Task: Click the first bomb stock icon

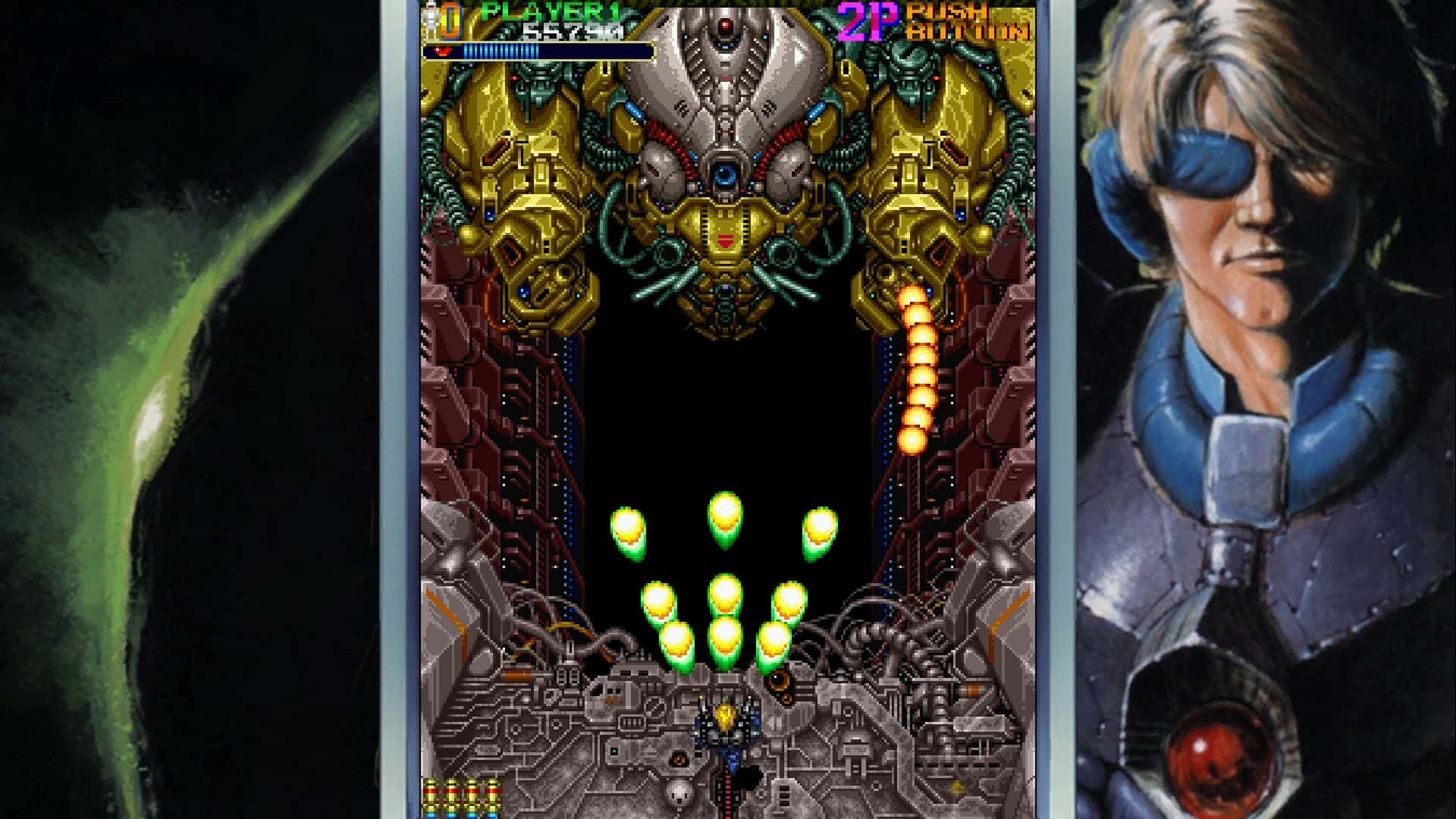Action: 431,796
